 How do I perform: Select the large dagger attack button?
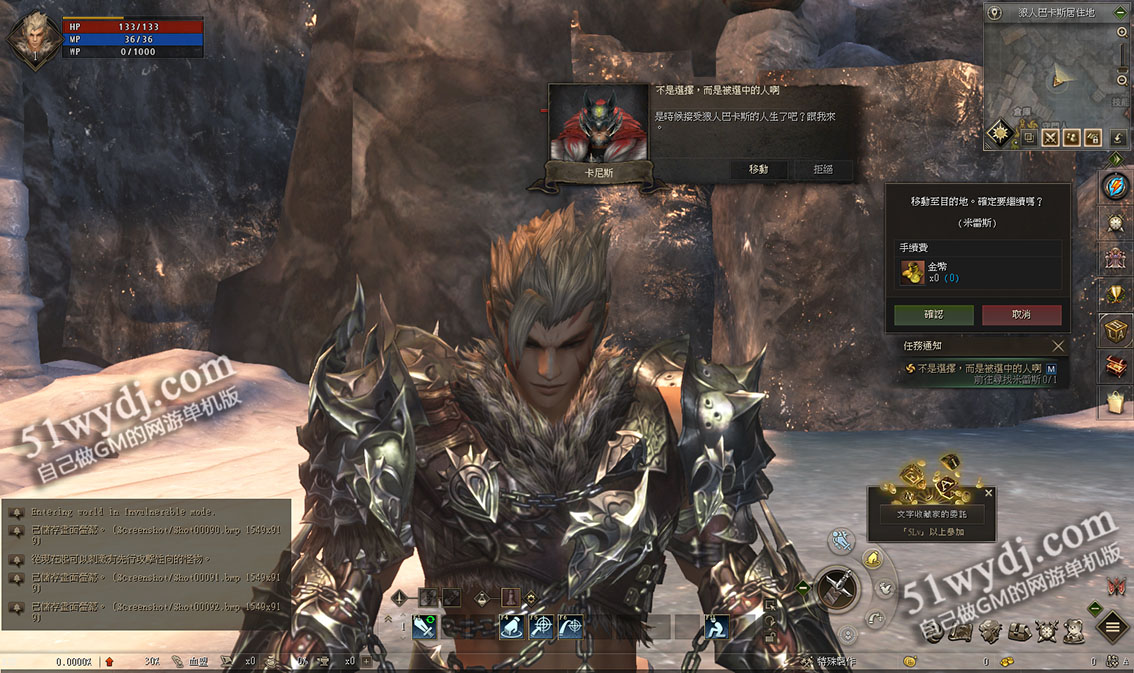pyautogui.click(x=837, y=588)
